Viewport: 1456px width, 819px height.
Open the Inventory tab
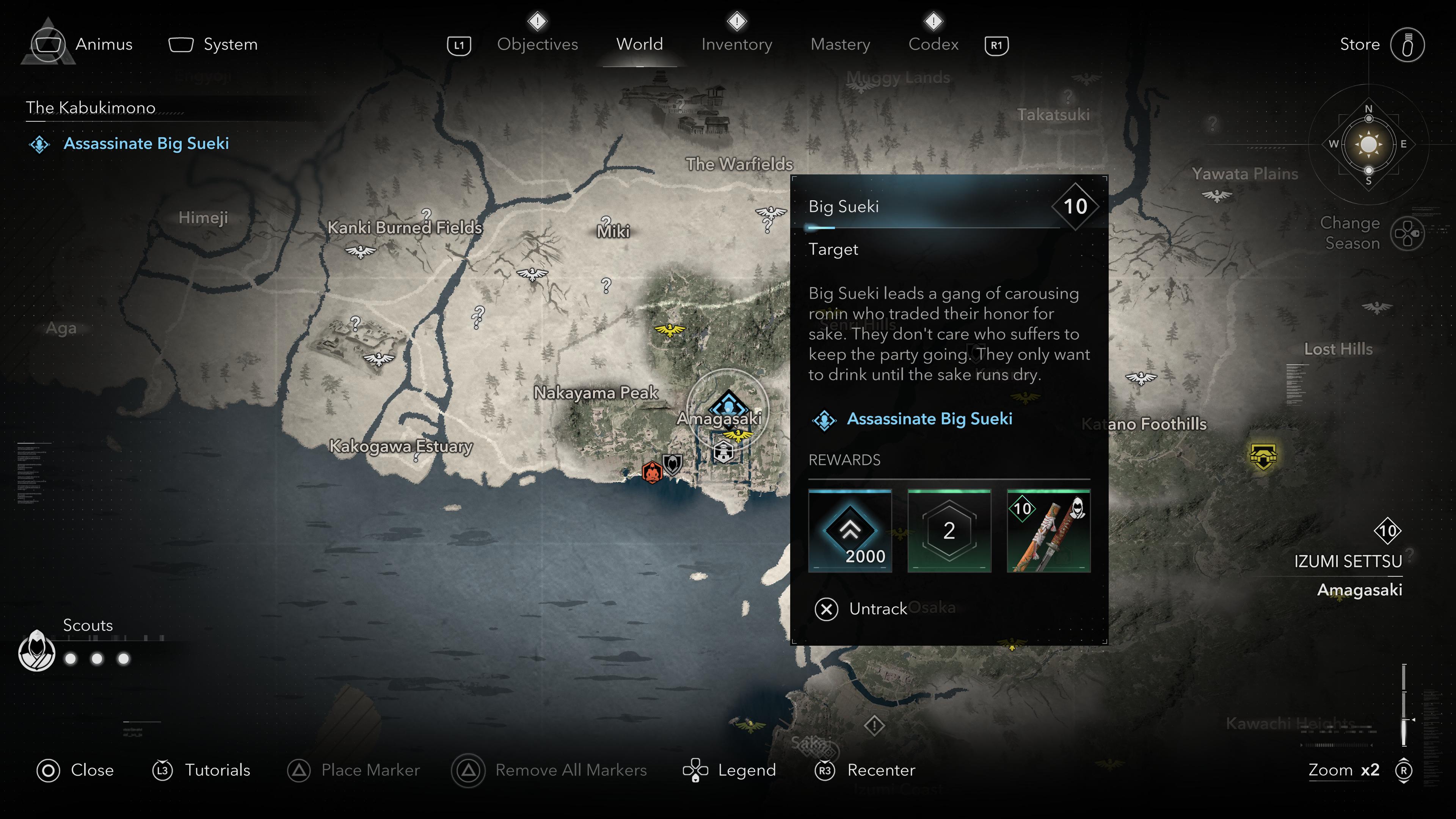(736, 44)
